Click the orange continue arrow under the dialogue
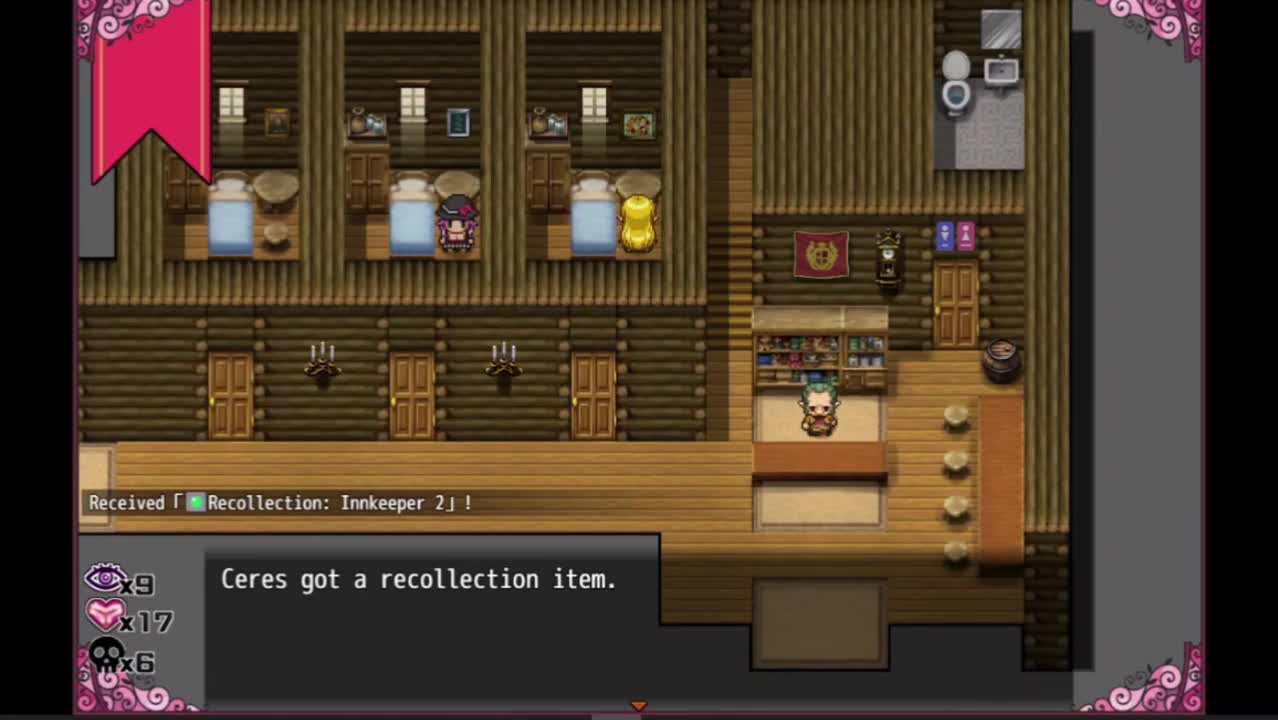The width and height of the screenshot is (1278, 720). pos(638,706)
